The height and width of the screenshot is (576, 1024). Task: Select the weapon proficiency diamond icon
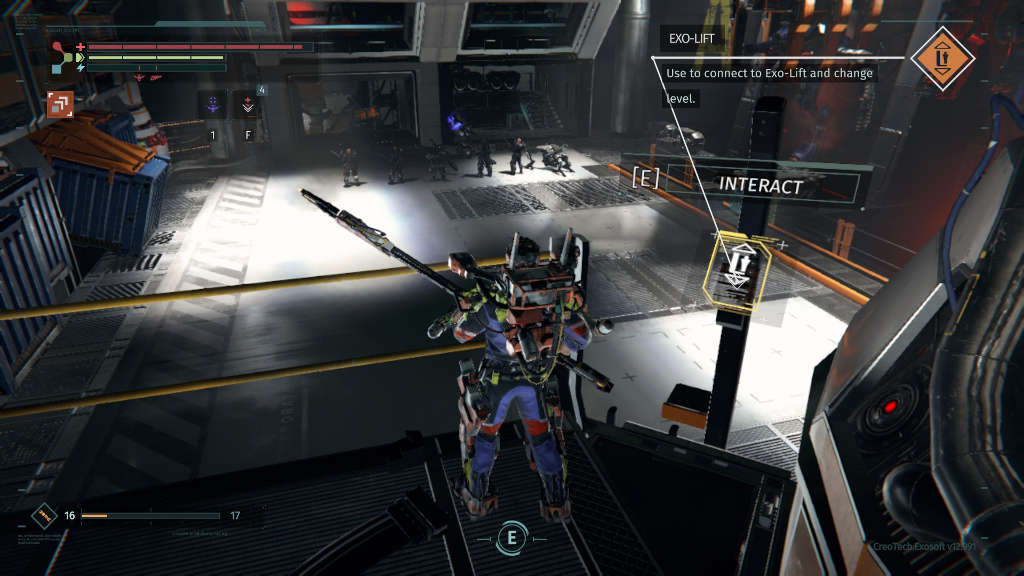43,516
